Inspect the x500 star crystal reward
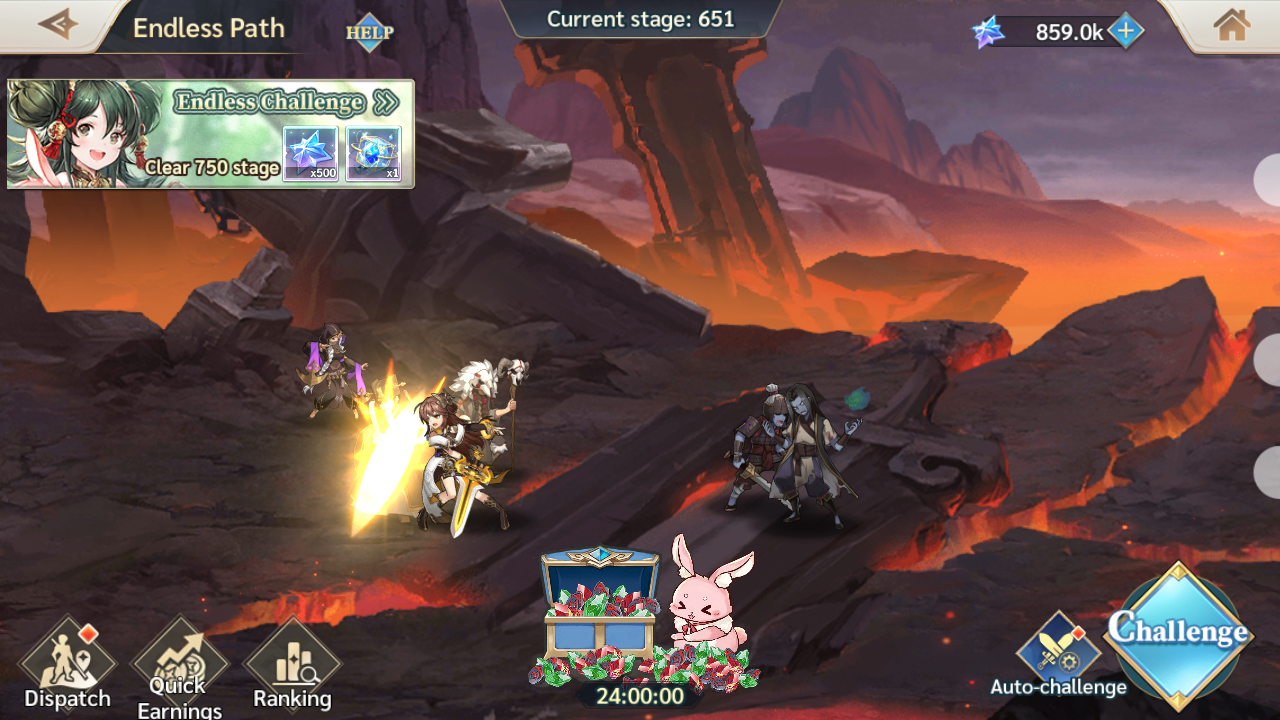The width and height of the screenshot is (1280, 720). click(310, 154)
